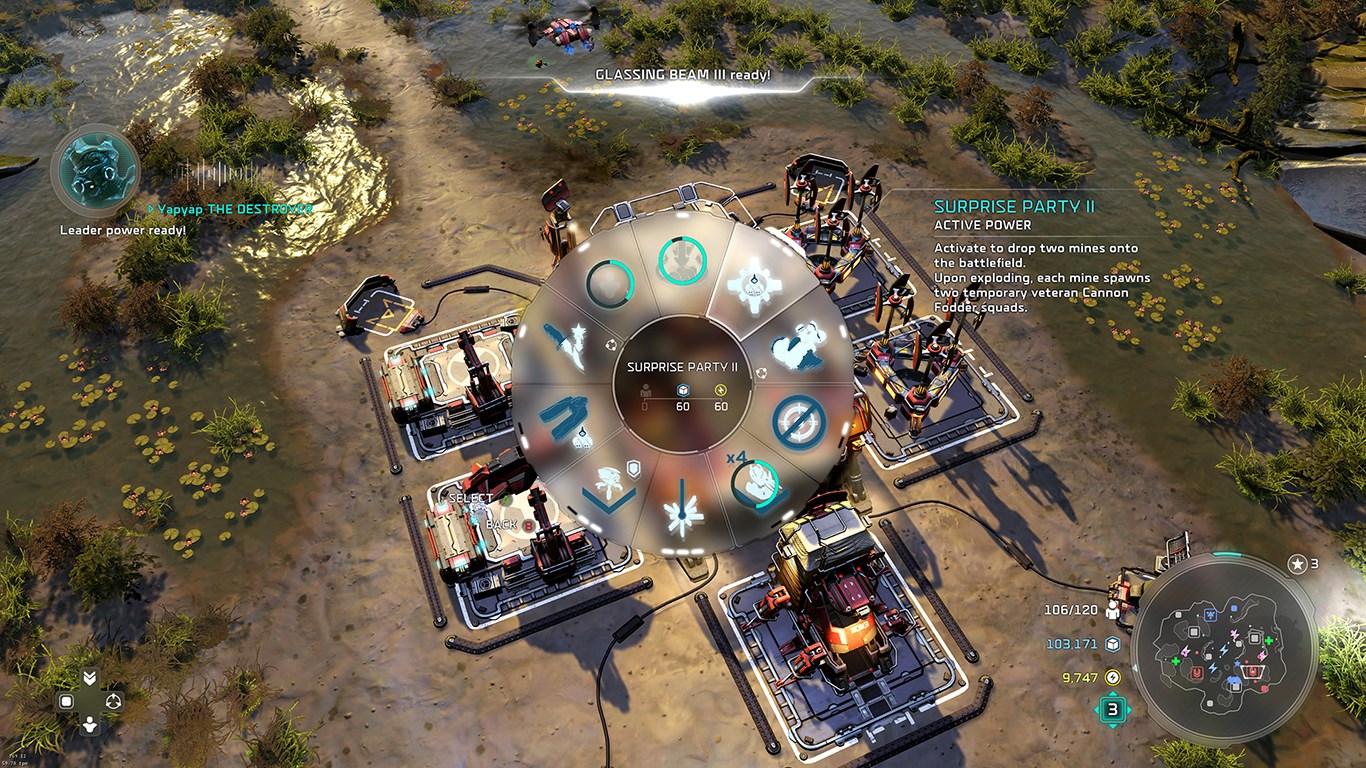The image size is (1366, 768).
Task: Select the power marked x4
Action: (x=756, y=484)
